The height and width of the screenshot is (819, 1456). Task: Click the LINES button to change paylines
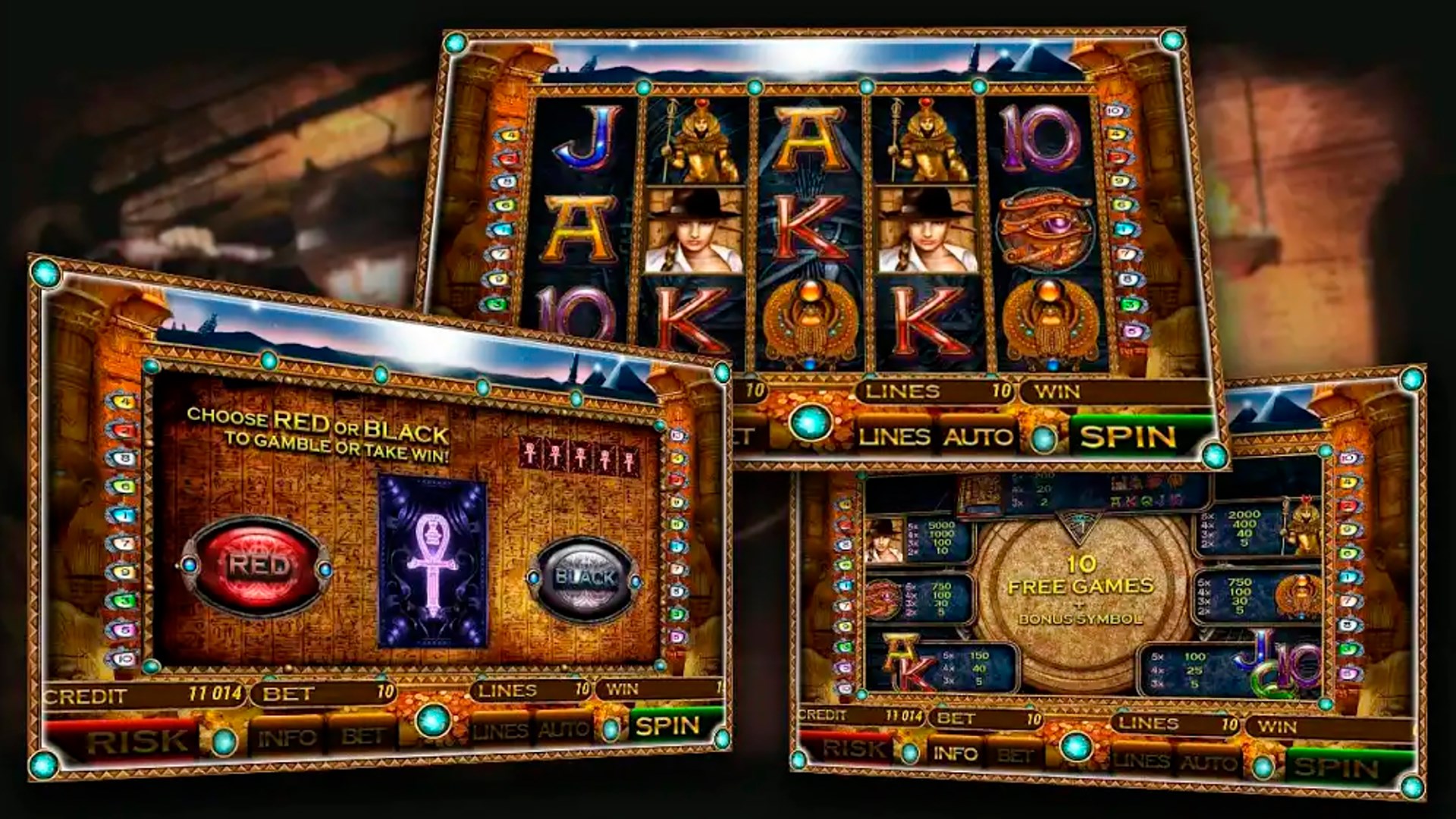point(895,436)
